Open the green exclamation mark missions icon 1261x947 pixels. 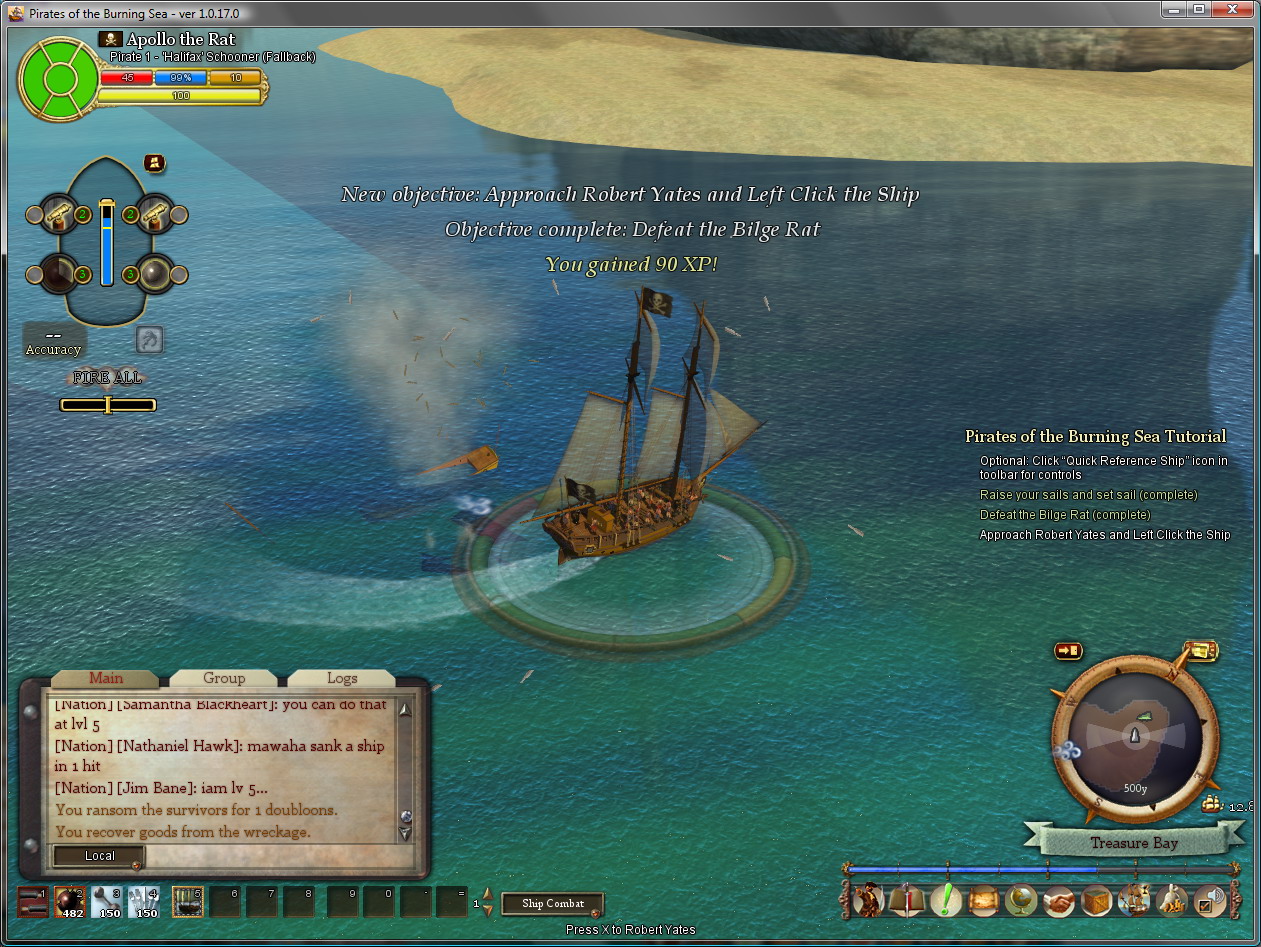point(945,900)
